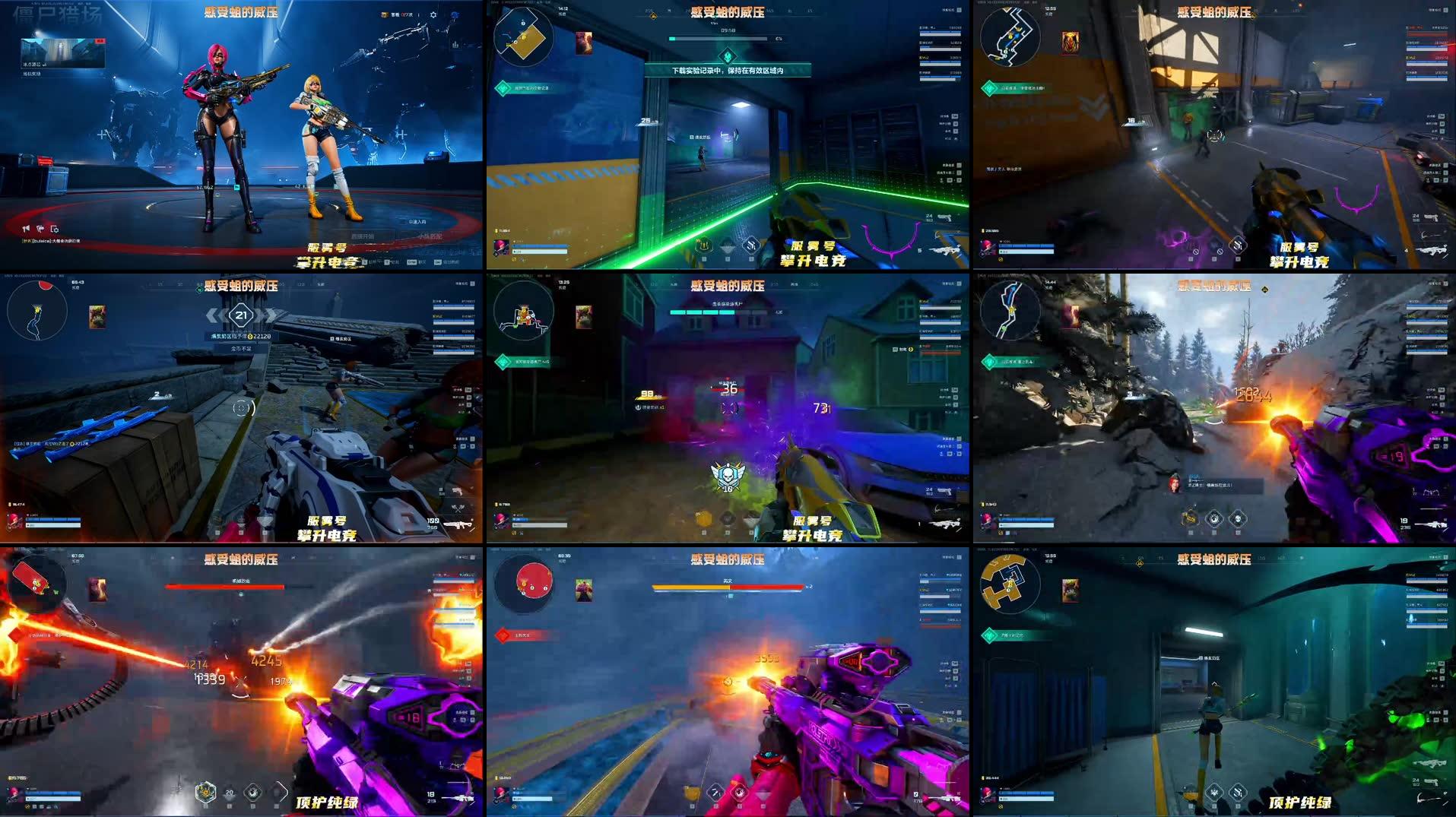Enable the 中途入局 (join in progress) checkbox
Viewport: 1456px width, 817px height.
click(404, 223)
